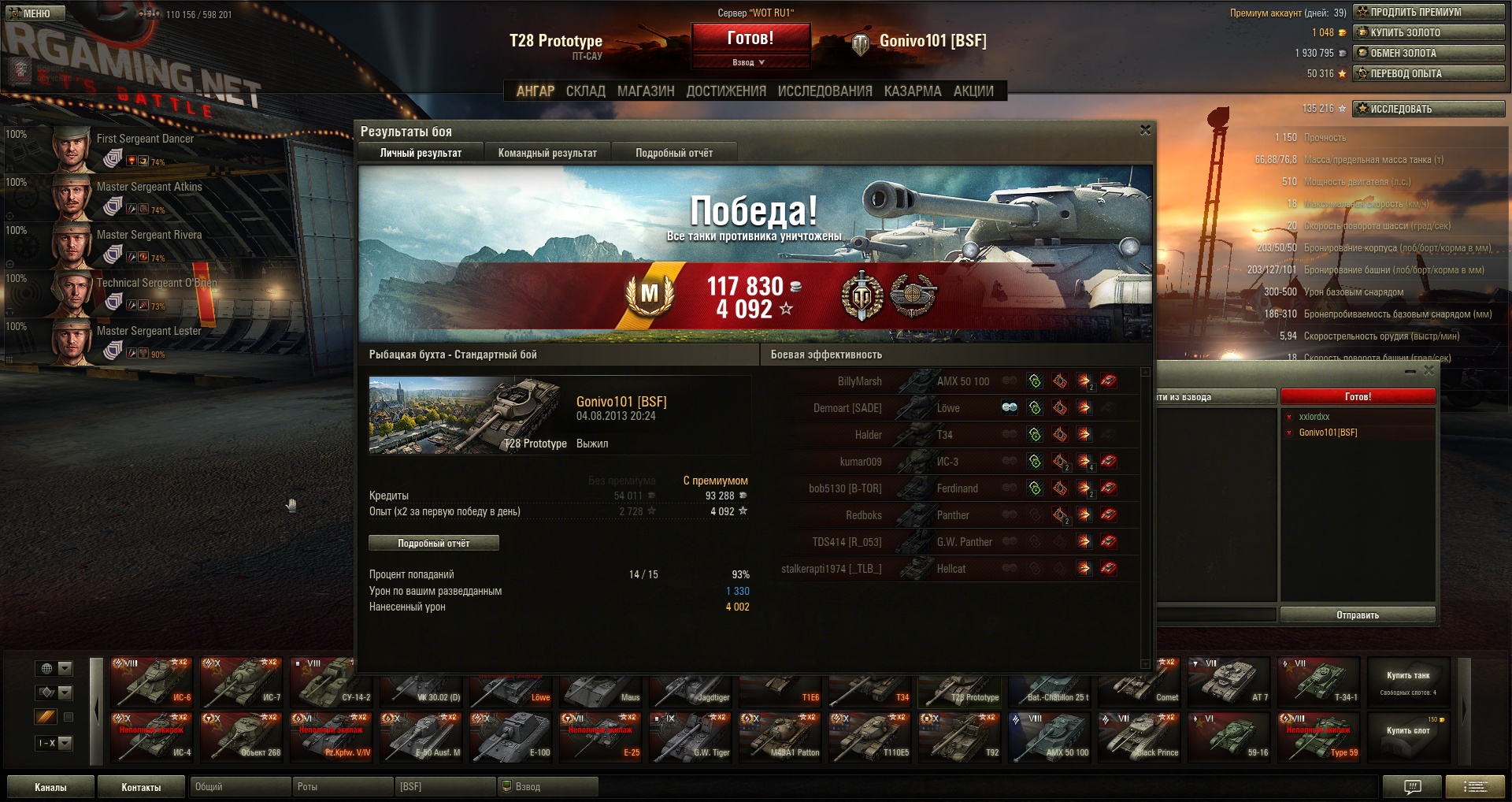1512x802 pixels.
Task: Open the МАГАЗИН section
Action: (x=646, y=91)
